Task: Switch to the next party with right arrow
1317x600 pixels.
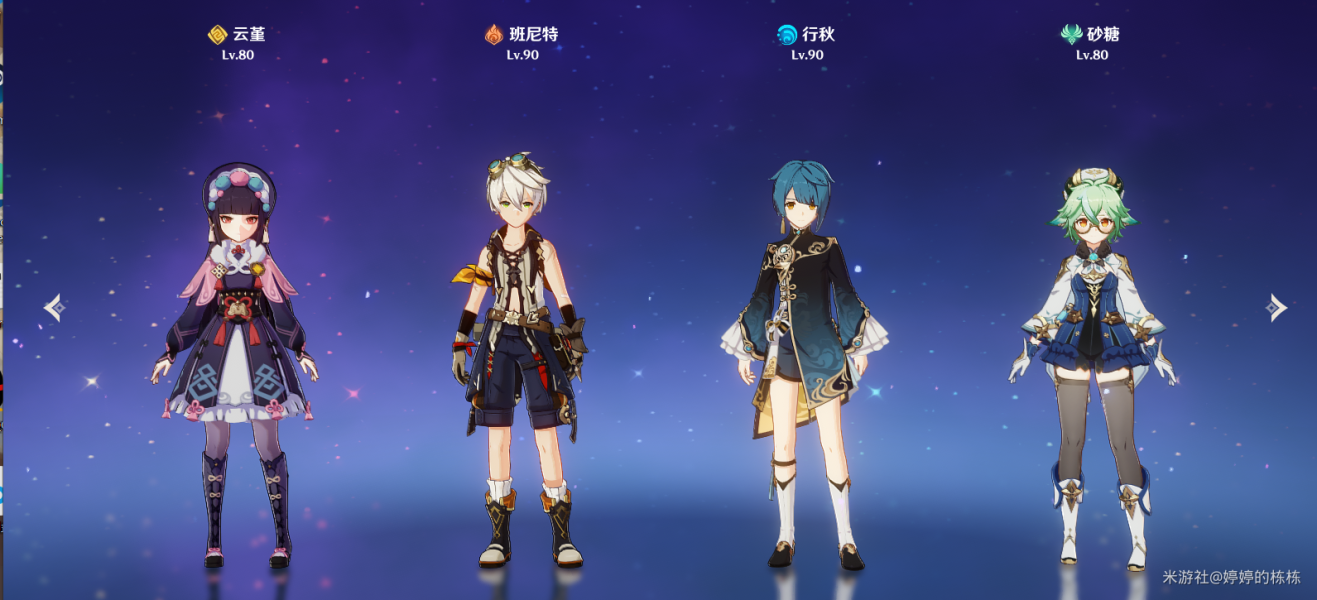Action: 1275,308
